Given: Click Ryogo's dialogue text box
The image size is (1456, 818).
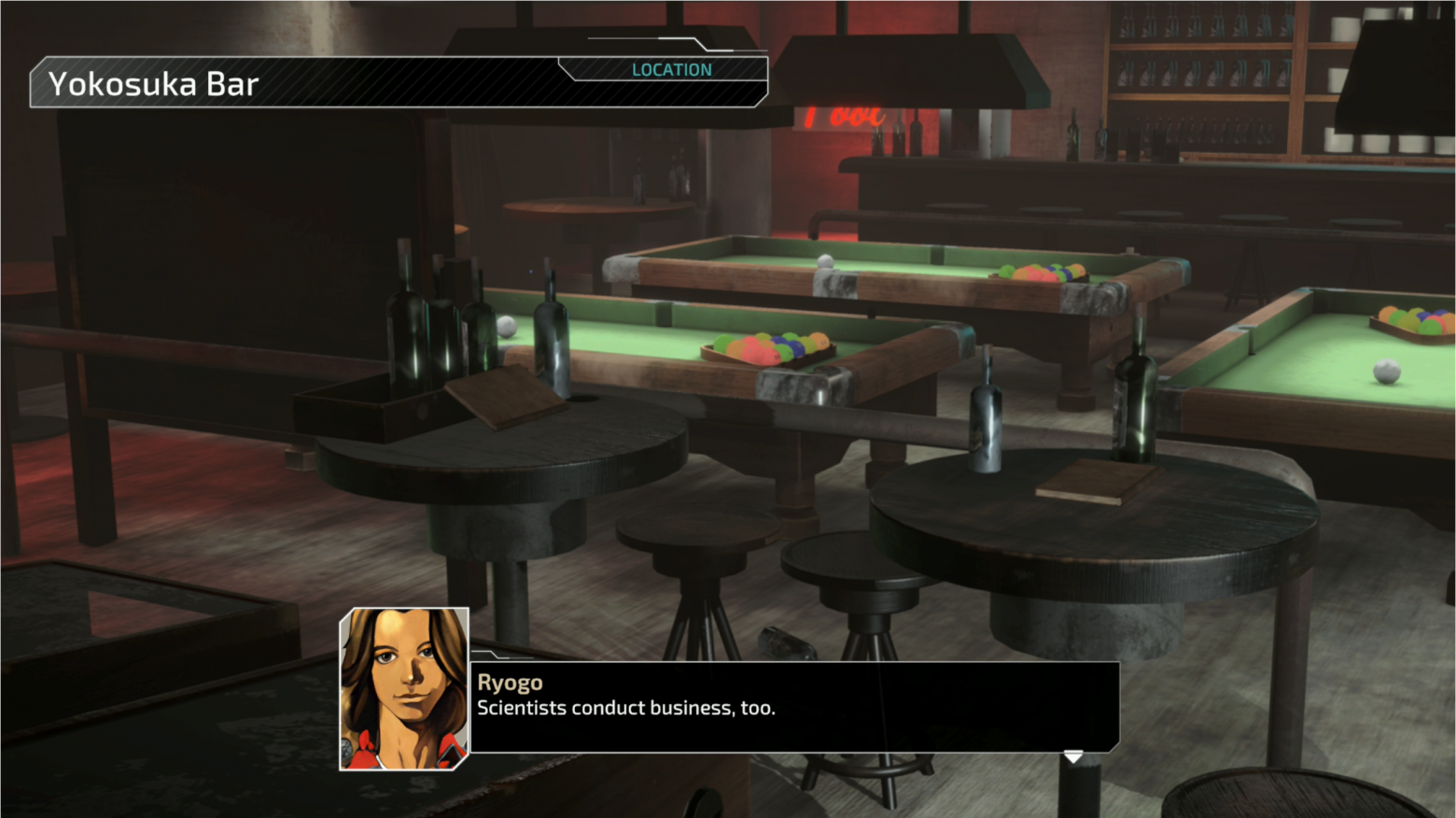Looking at the screenshot, I should [x=793, y=707].
